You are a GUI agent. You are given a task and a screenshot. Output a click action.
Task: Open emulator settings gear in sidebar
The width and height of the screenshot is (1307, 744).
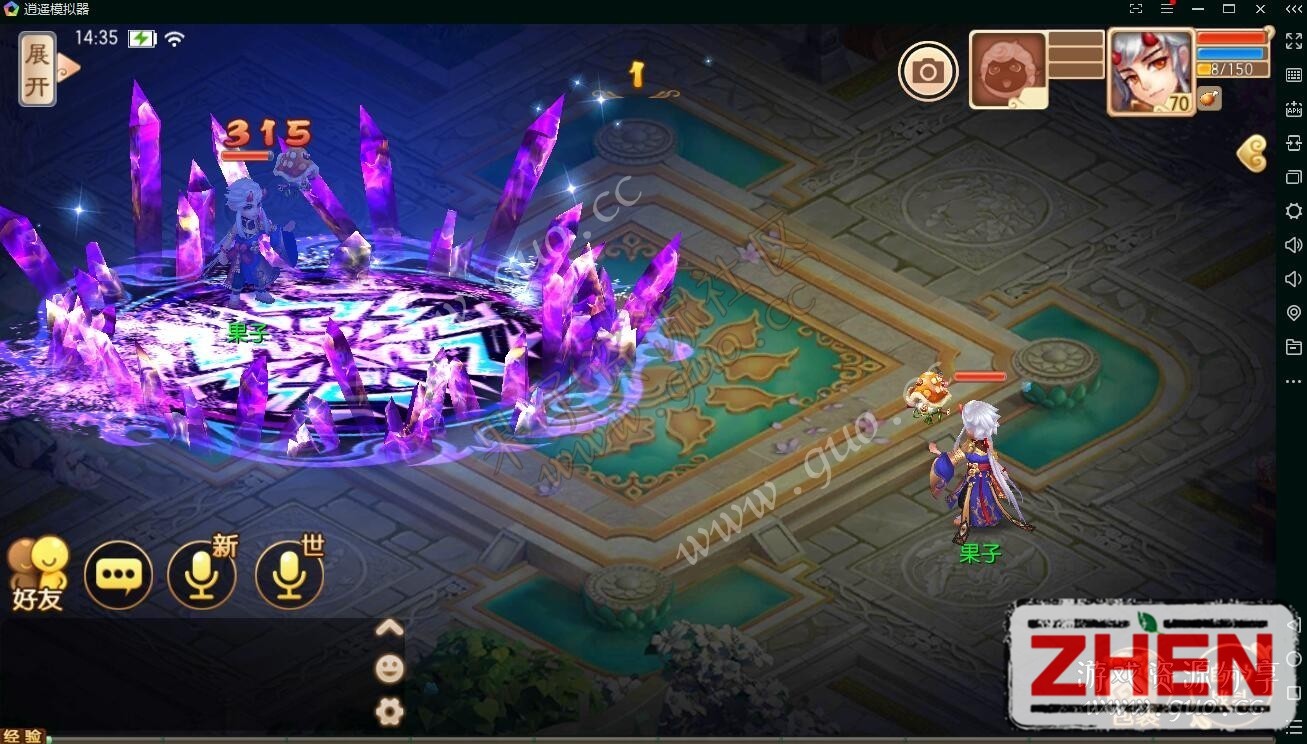pos(1293,211)
